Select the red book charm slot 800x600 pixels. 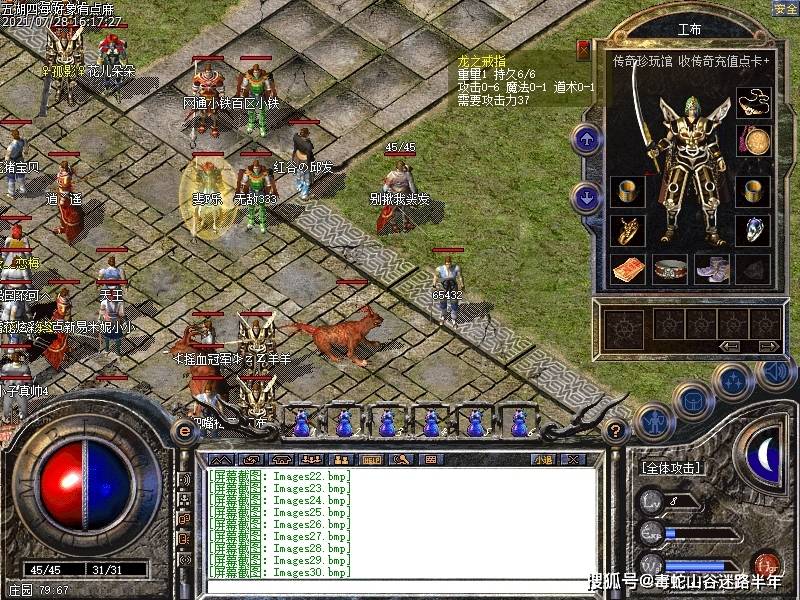click(627, 269)
